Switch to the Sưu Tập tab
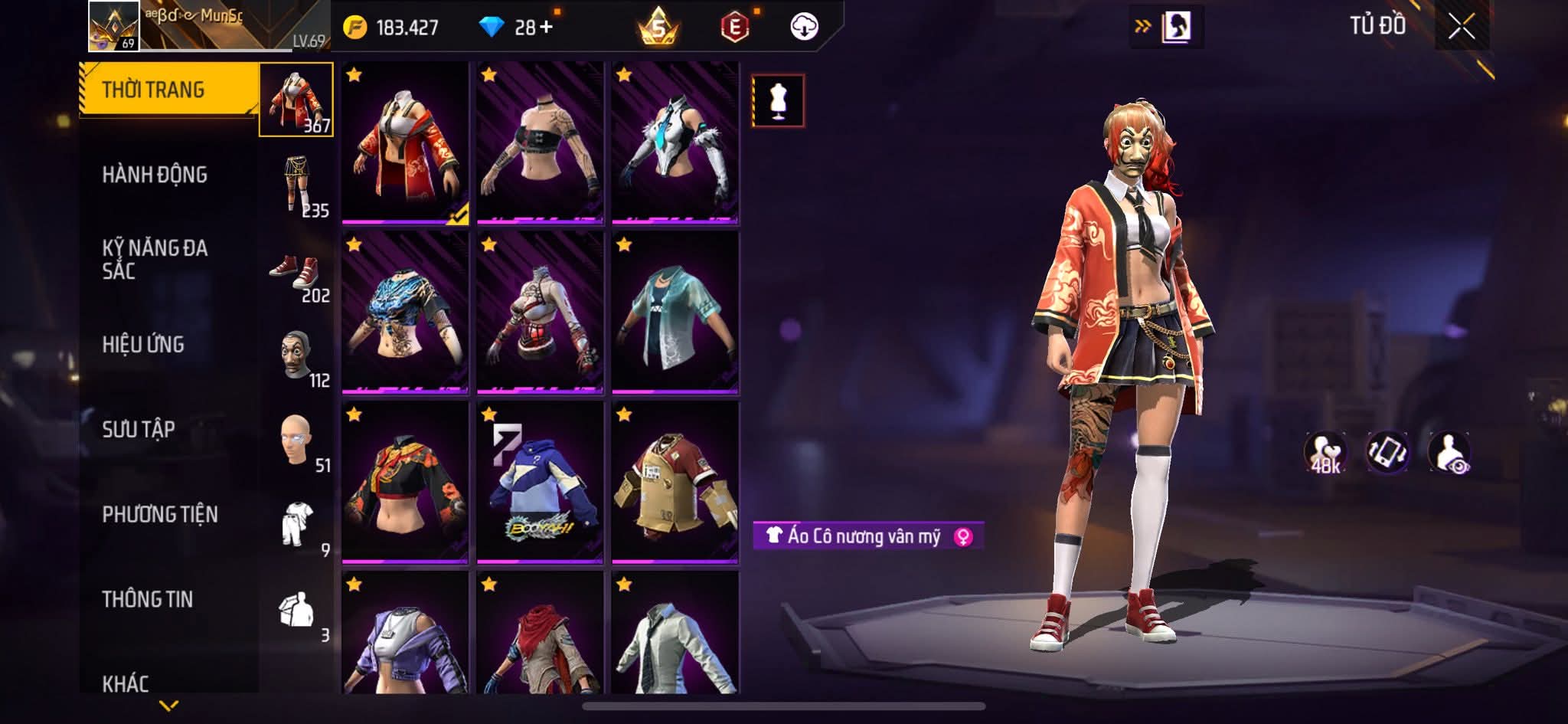This screenshot has height=724, width=1568. pos(139,429)
